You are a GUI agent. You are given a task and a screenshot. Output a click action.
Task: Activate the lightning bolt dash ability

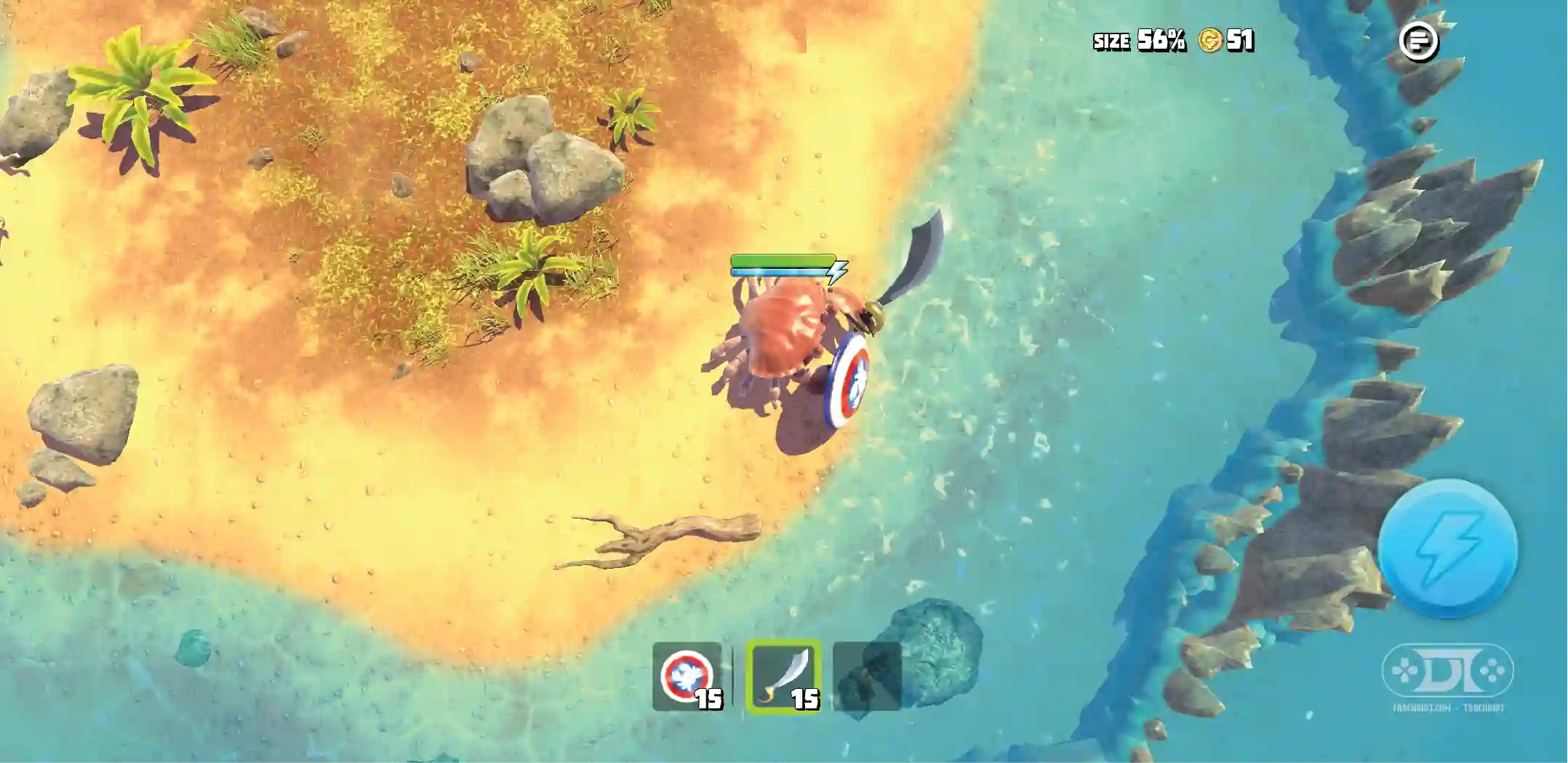(1447, 548)
